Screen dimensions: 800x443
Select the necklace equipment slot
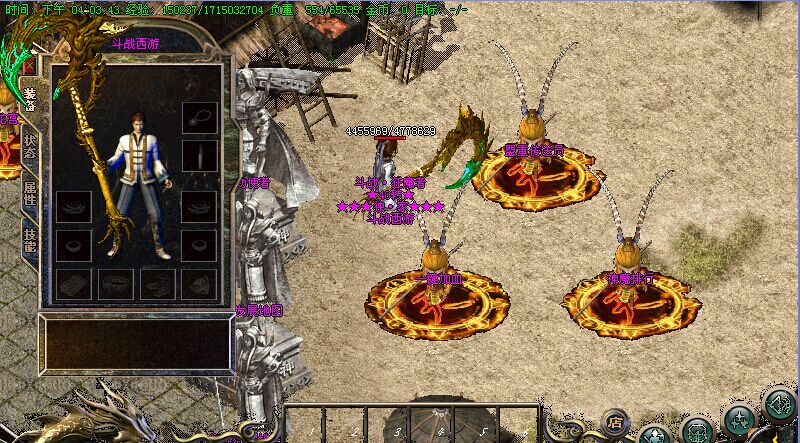(200, 115)
